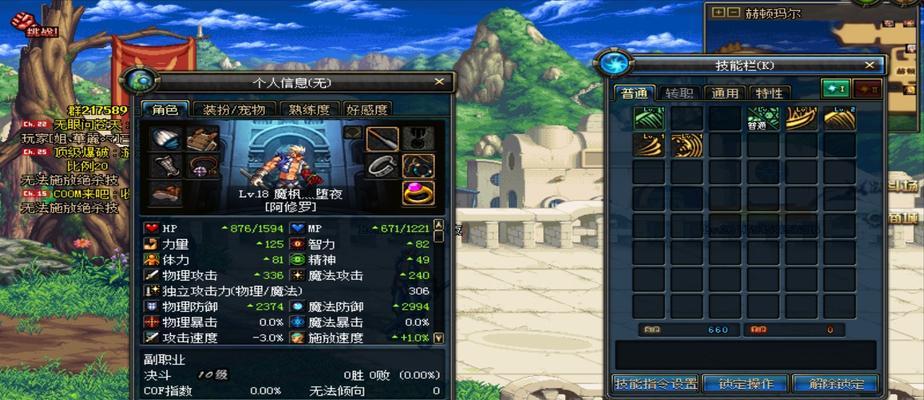Click the 解除锁定 unlock button
The width and height of the screenshot is (924, 400).
pos(834,384)
